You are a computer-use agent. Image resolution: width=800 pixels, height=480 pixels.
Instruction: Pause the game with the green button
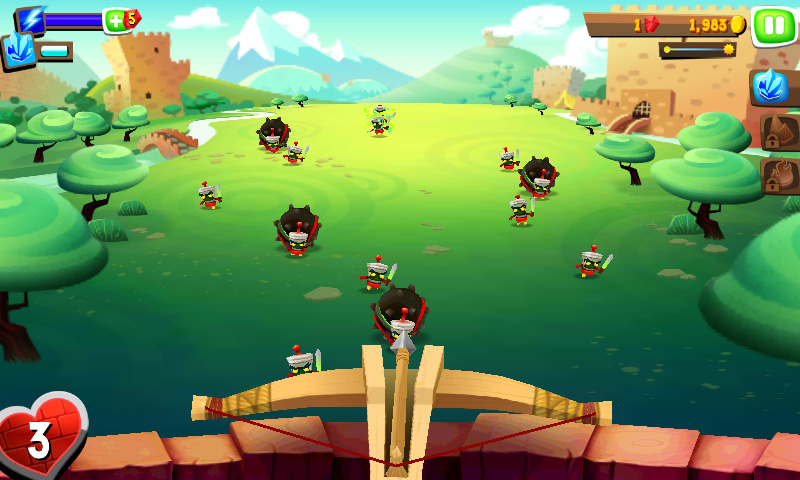(x=773, y=24)
